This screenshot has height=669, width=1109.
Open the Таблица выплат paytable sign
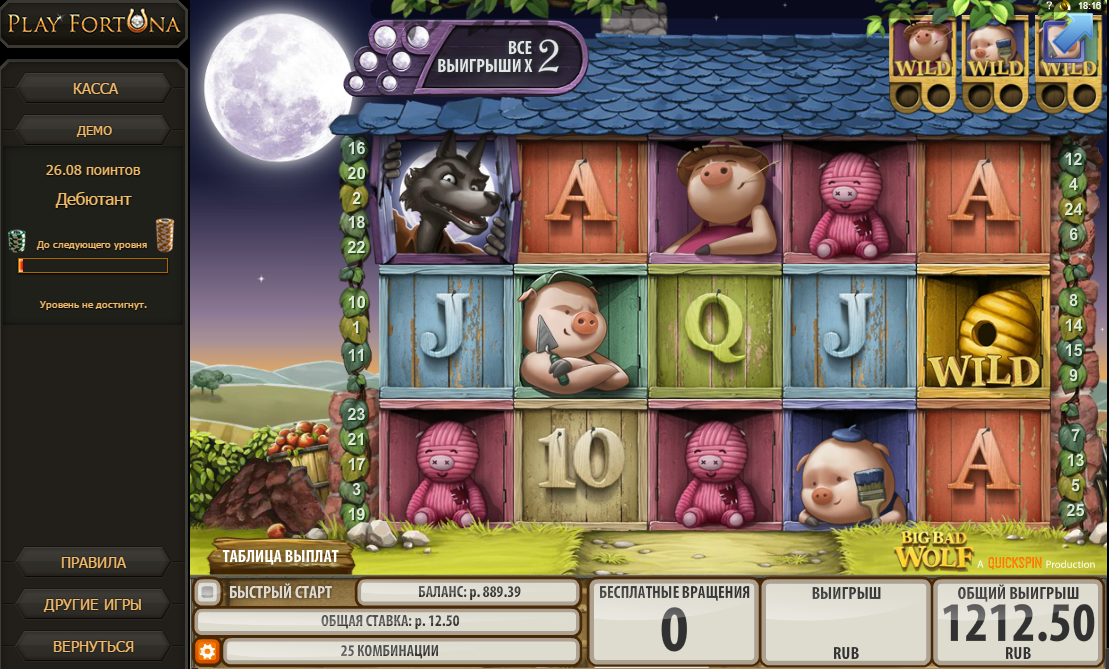pos(280,556)
